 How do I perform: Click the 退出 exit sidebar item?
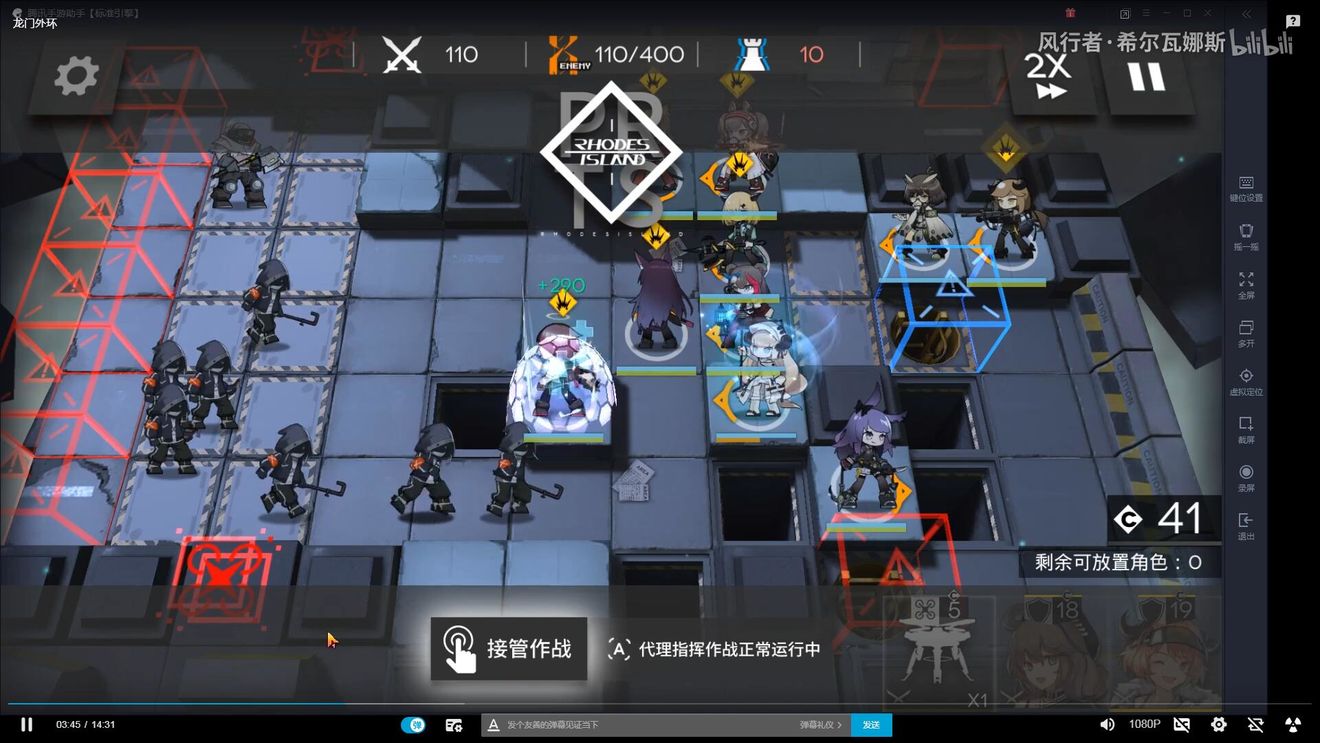pos(1246,523)
